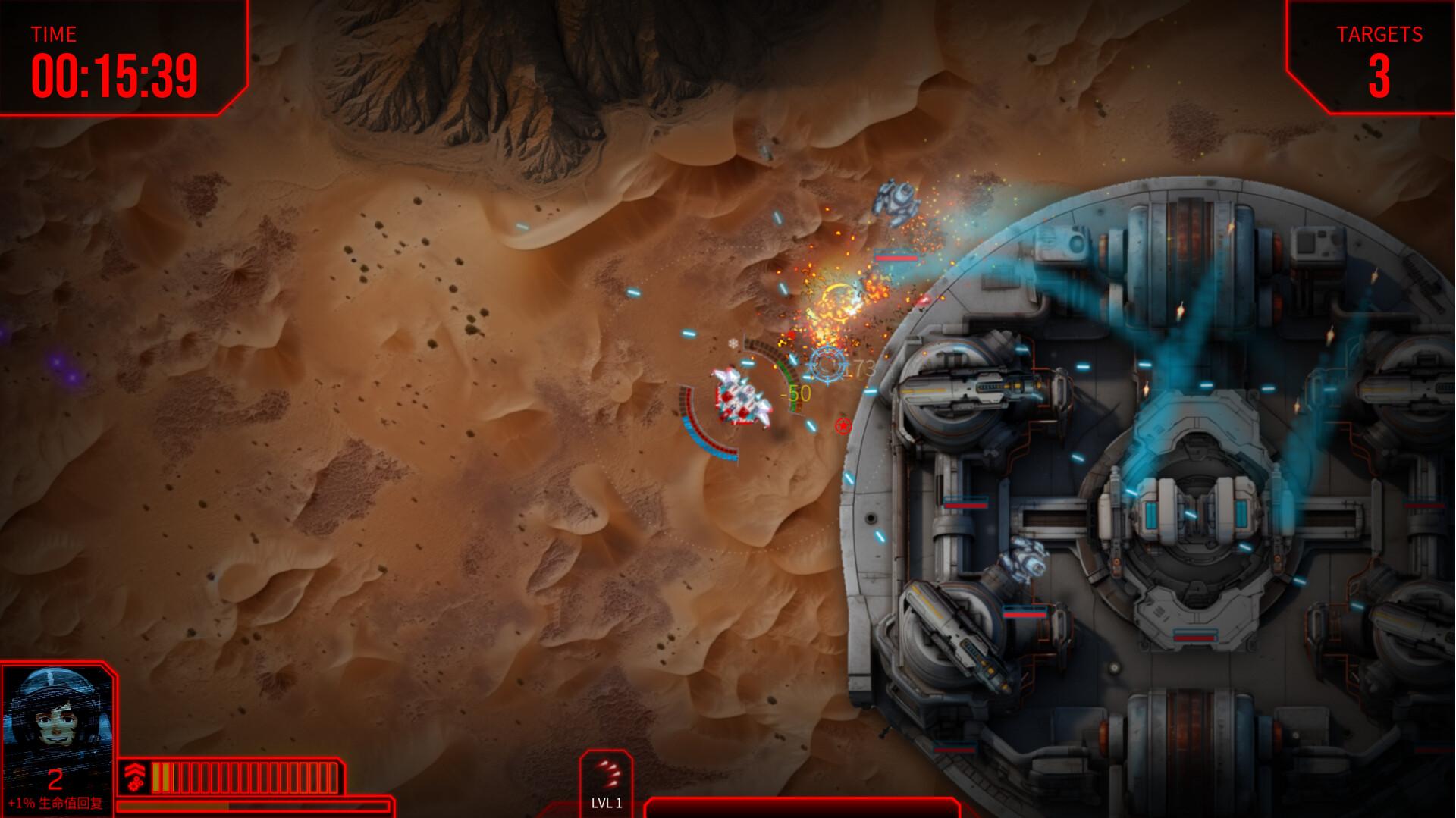The height and width of the screenshot is (818, 1456).
Task: Select the LVL 1 missile weapon slot
Action: pos(607,782)
